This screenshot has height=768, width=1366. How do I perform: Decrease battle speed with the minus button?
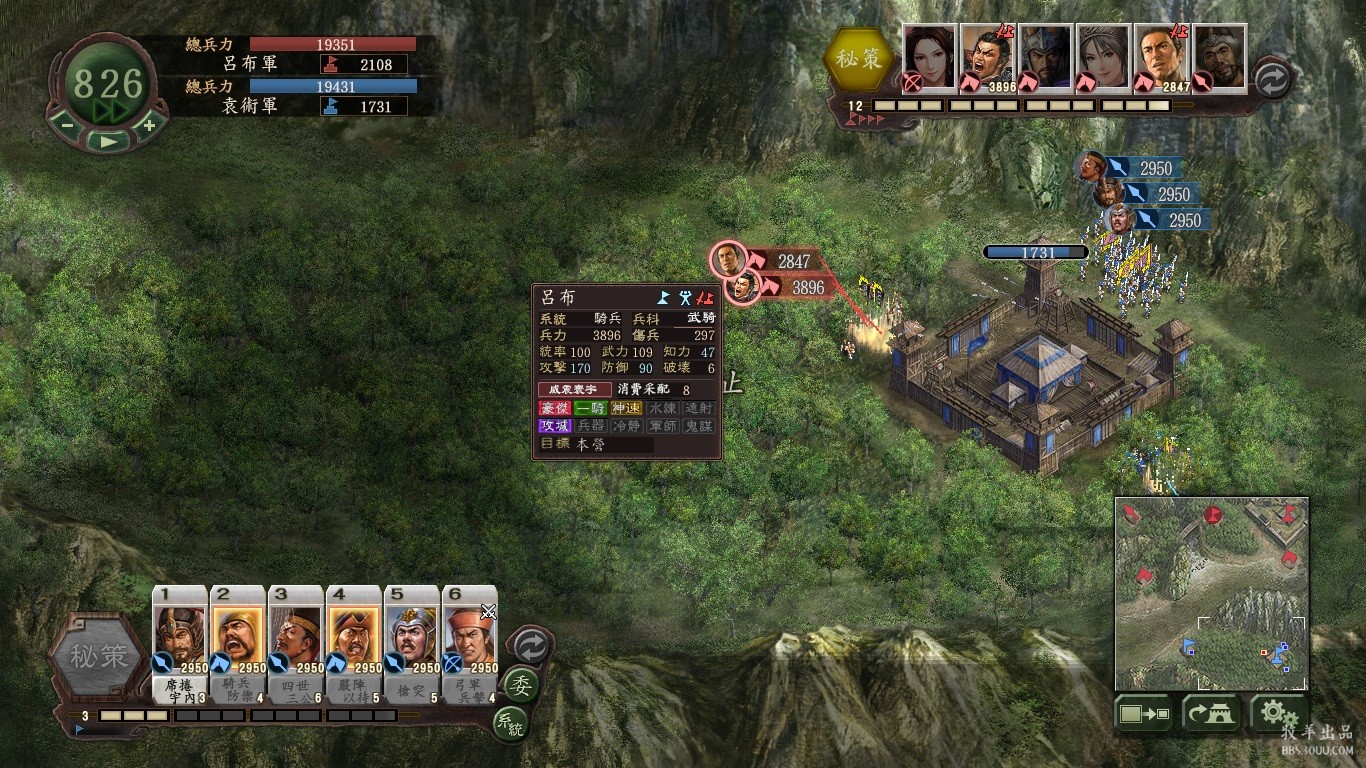67,125
